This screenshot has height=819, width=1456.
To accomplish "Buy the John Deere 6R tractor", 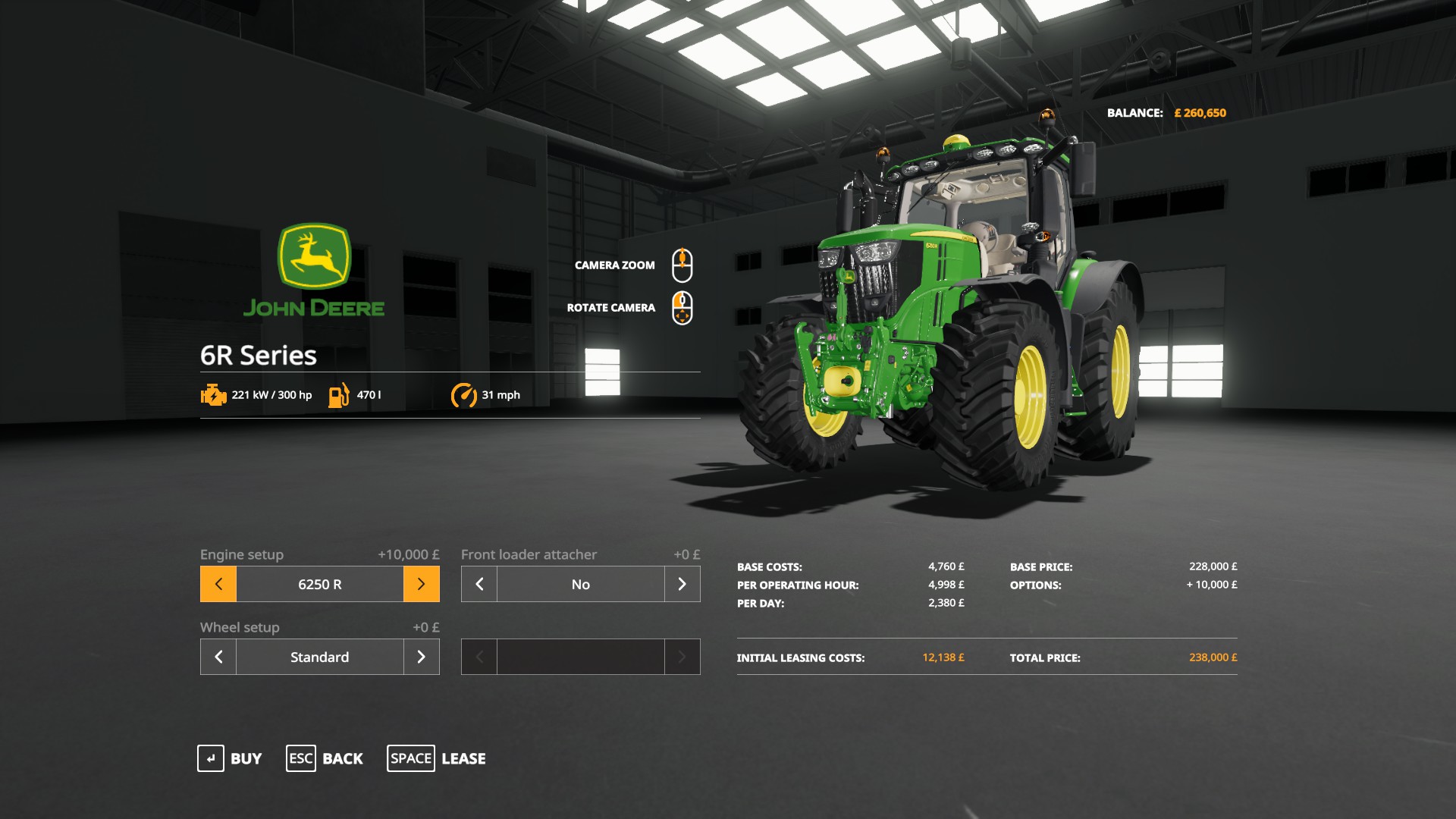I will tap(230, 758).
